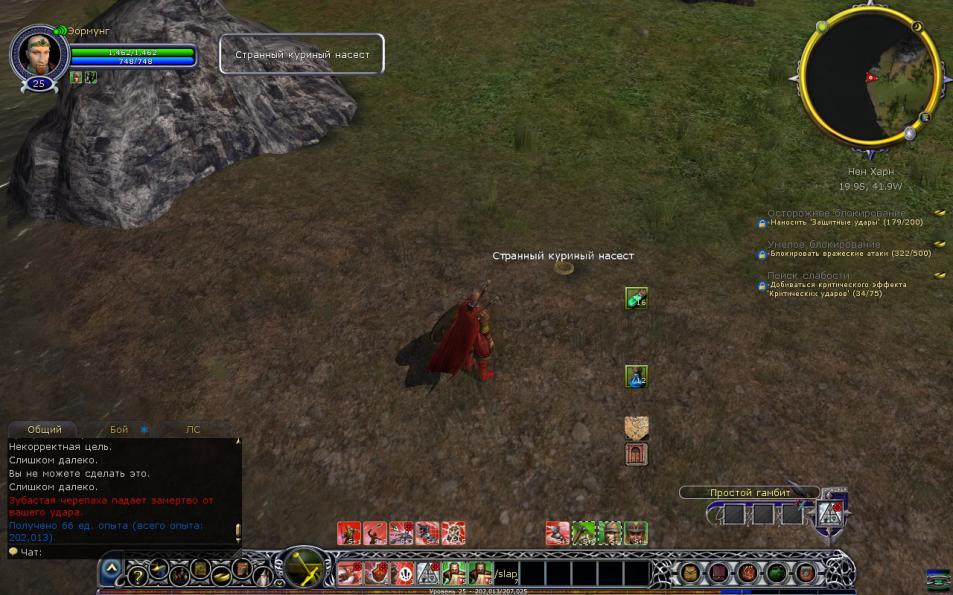Use the green potion with 16 charges
953x595 pixels.
pos(636,297)
